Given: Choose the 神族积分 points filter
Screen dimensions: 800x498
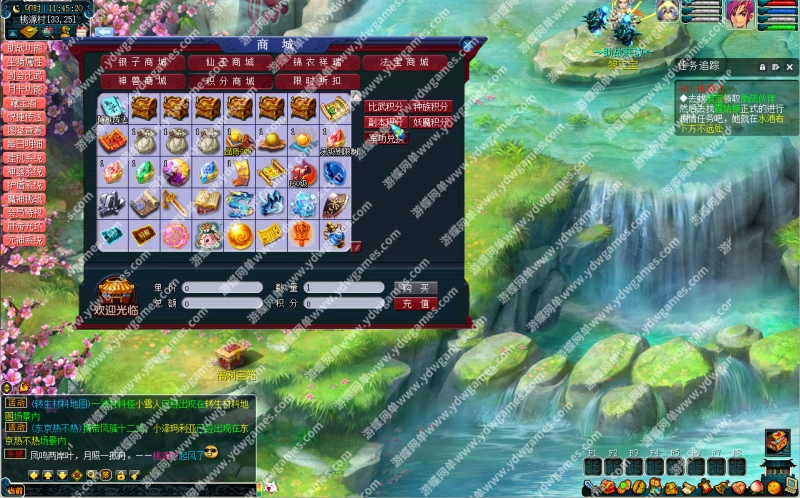Looking at the screenshot, I should tap(432, 106).
